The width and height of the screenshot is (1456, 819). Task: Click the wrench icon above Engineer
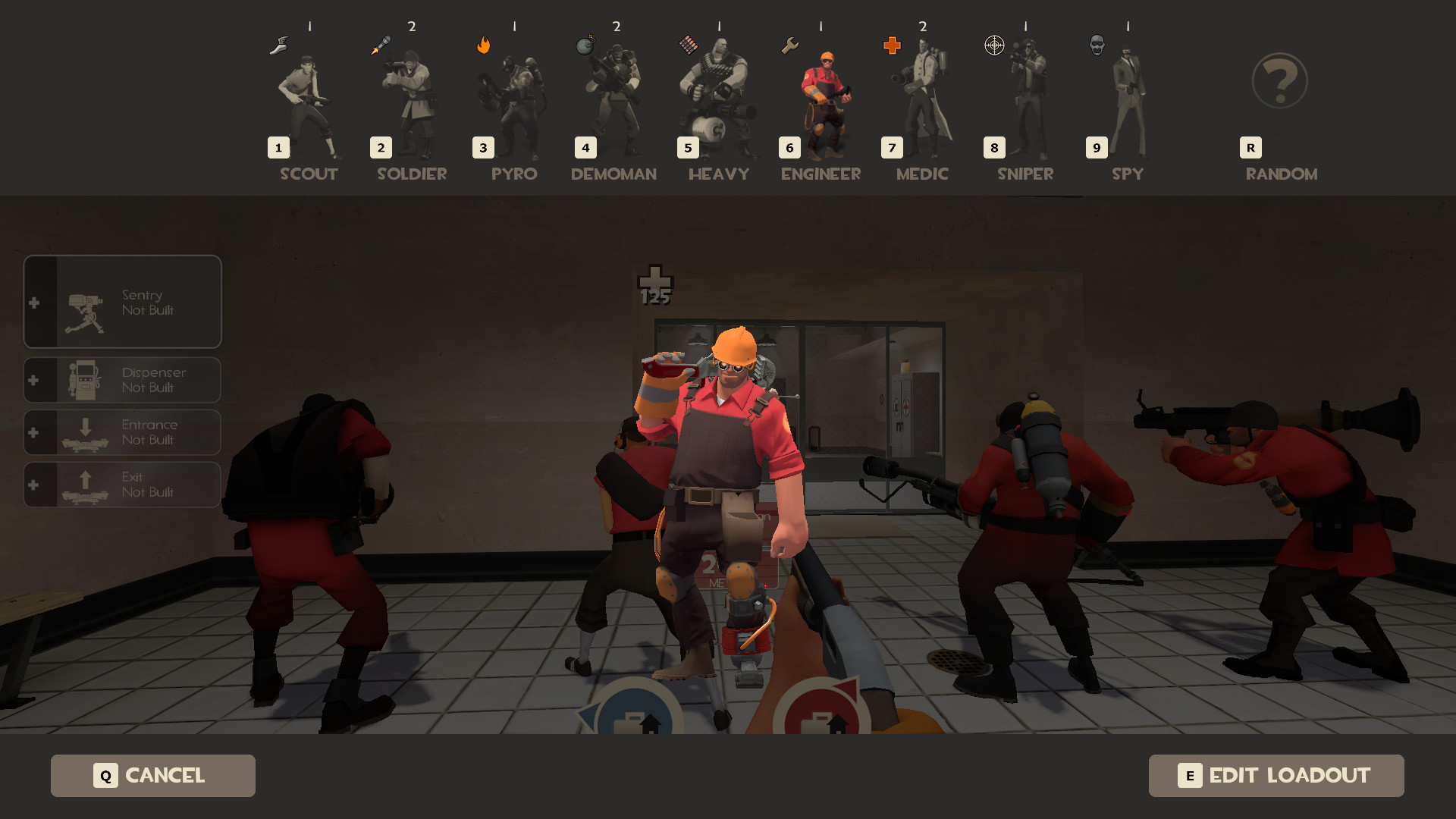[x=789, y=45]
